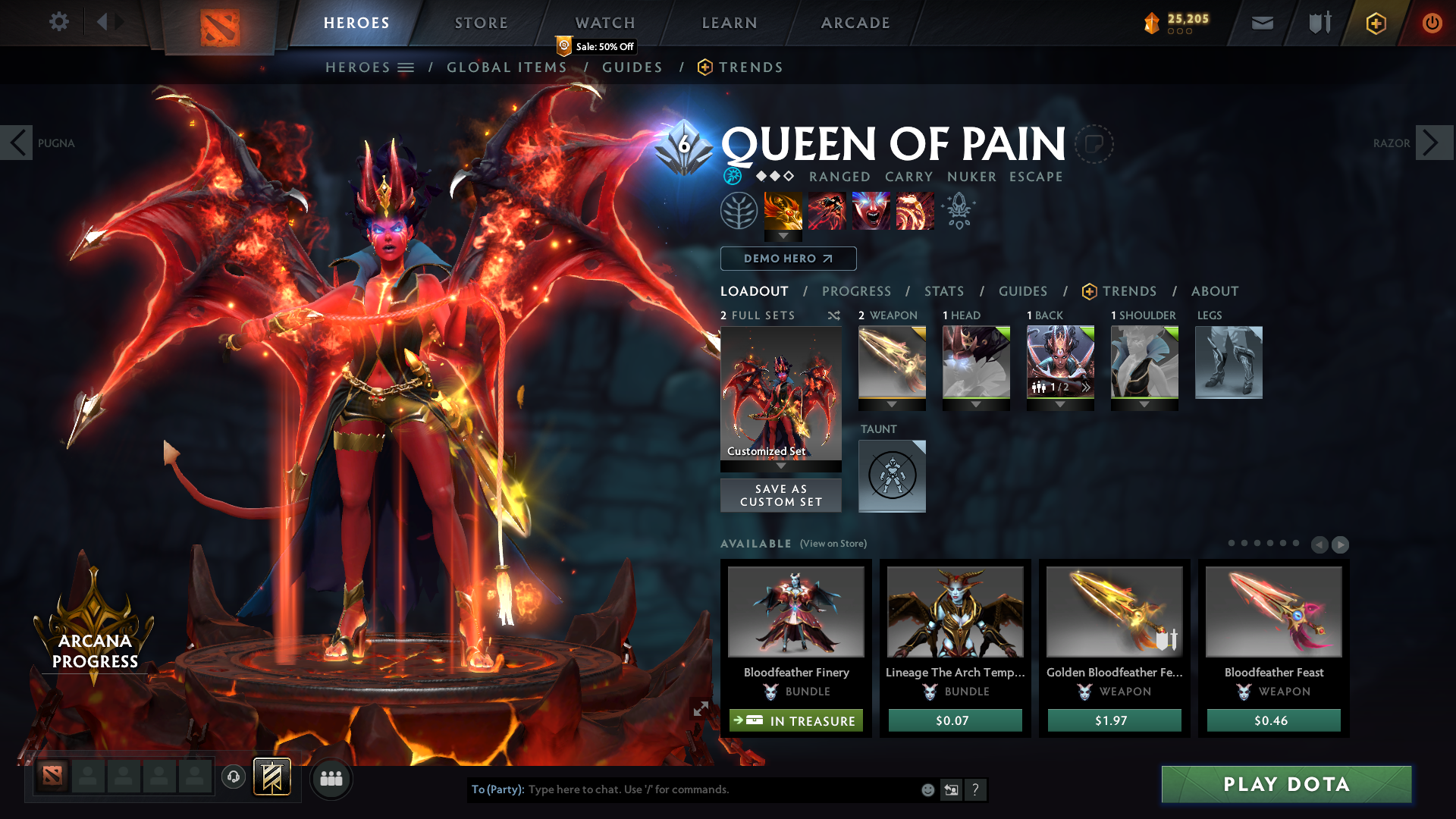Open the settings gear in the top-left
This screenshot has width=1456, height=819.
(x=58, y=22)
